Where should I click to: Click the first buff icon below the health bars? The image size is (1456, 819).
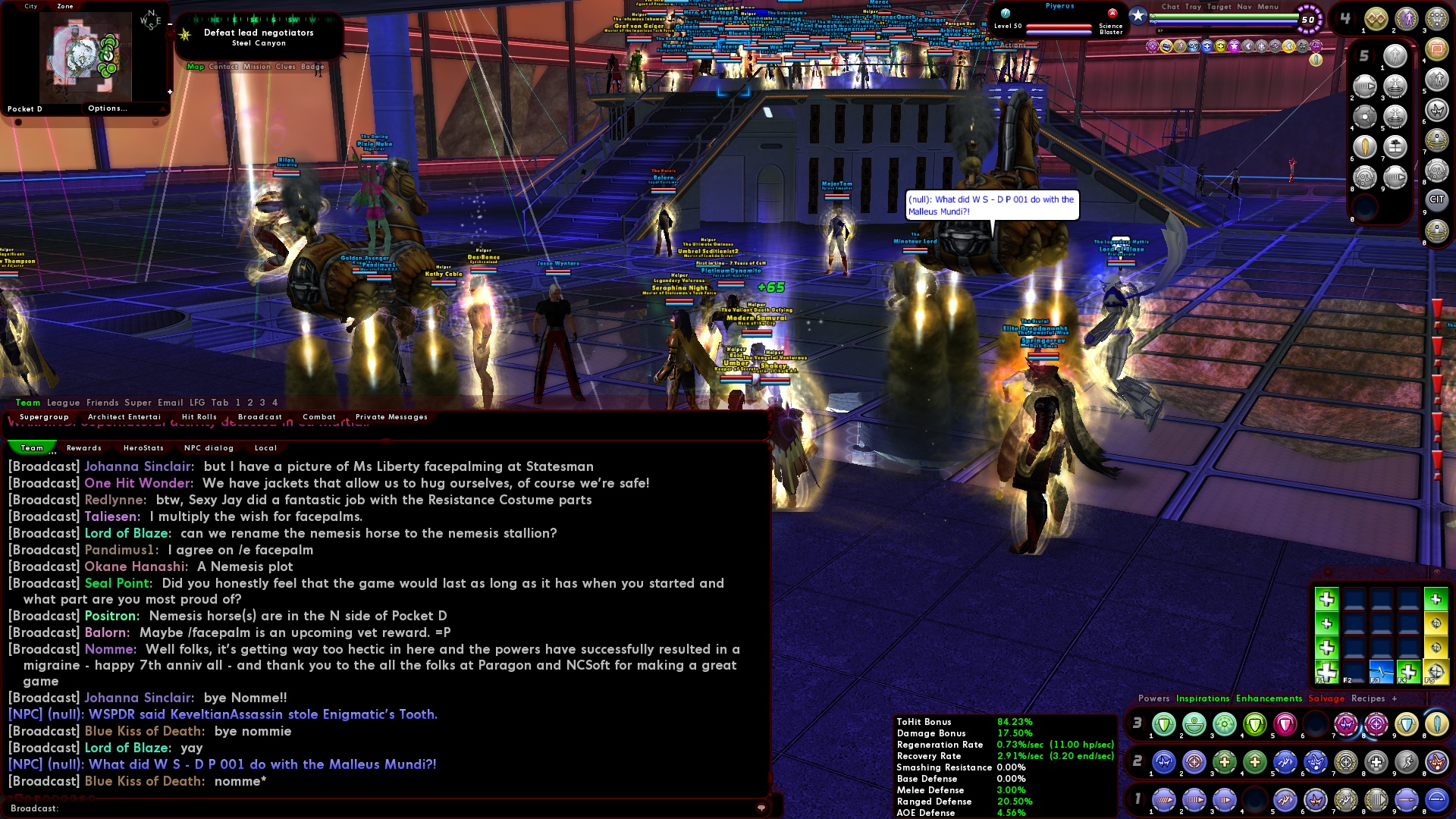click(x=1153, y=45)
